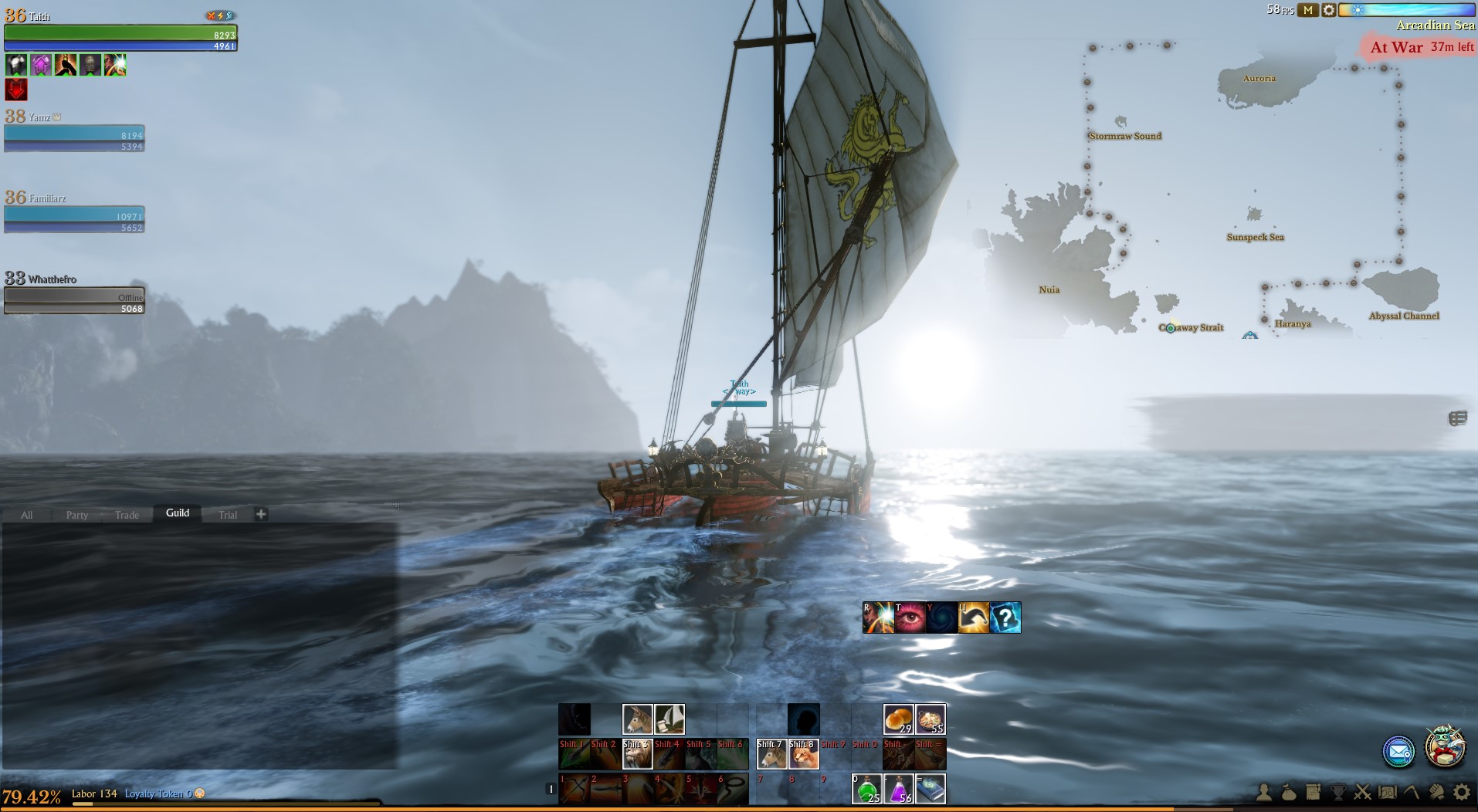Summon the orange lynx pet
1478x812 pixels.
pos(803,754)
